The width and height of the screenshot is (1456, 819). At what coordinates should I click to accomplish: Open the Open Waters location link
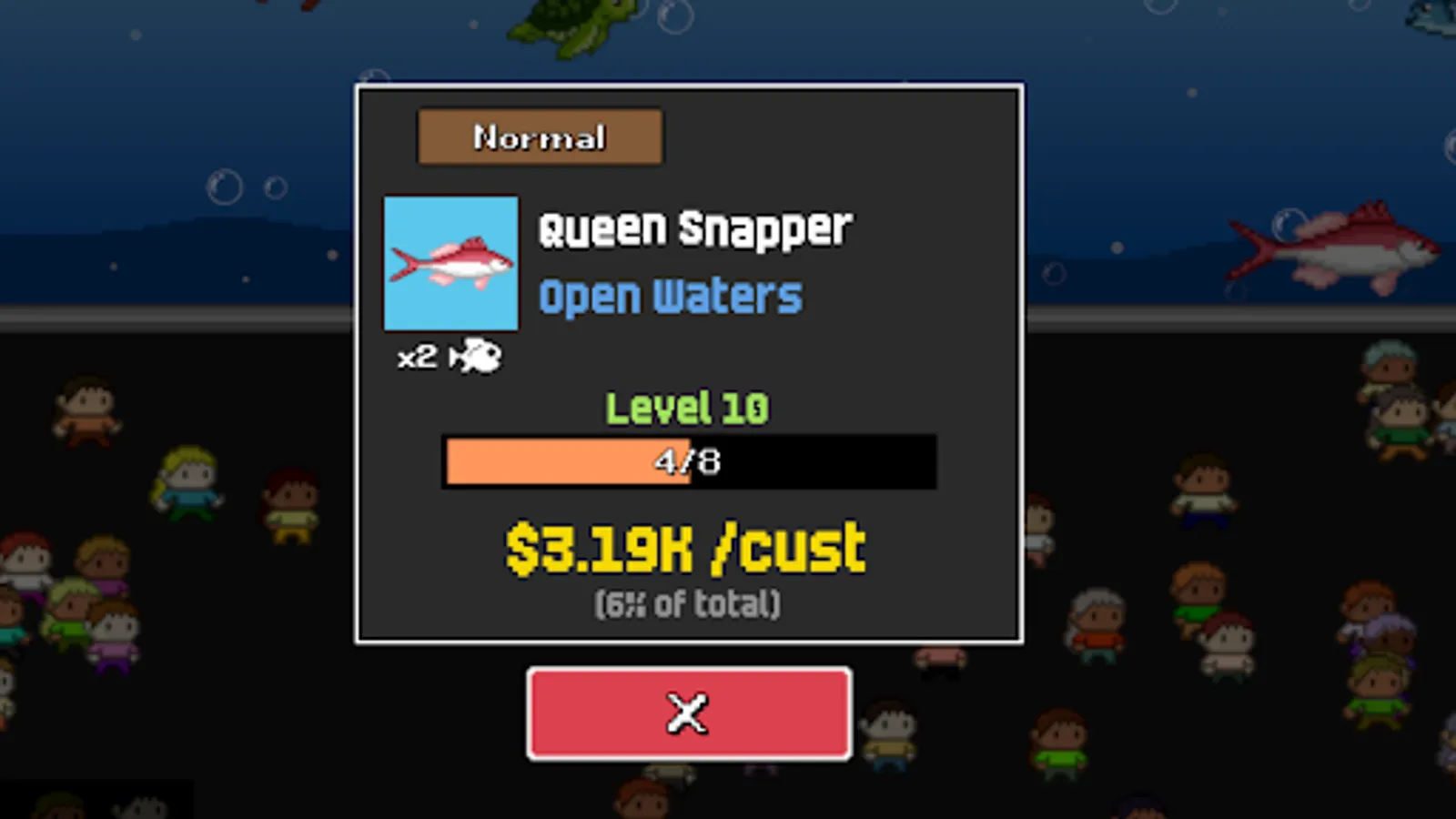click(671, 293)
